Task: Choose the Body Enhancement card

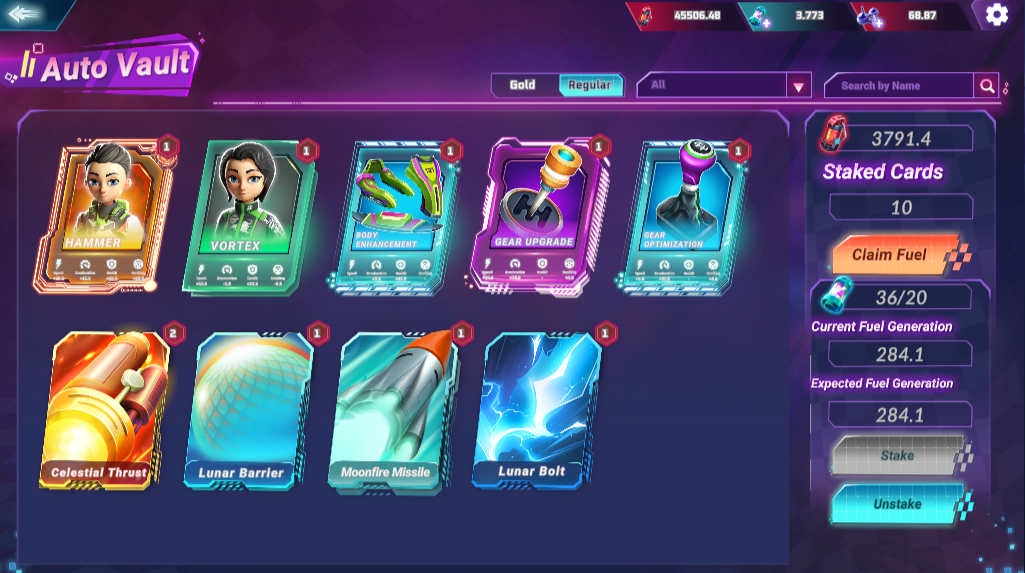Action: tap(393, 215)
